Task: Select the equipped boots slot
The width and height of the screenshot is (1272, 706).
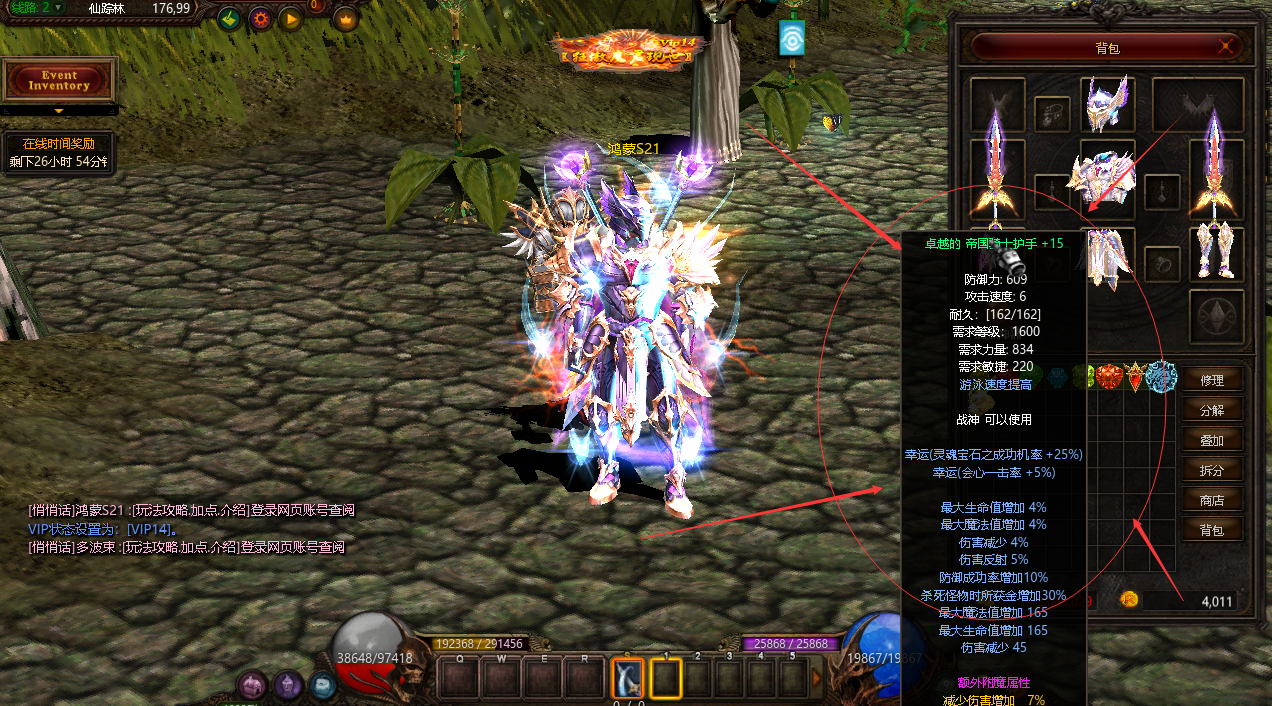Action: coord(1216,252)
